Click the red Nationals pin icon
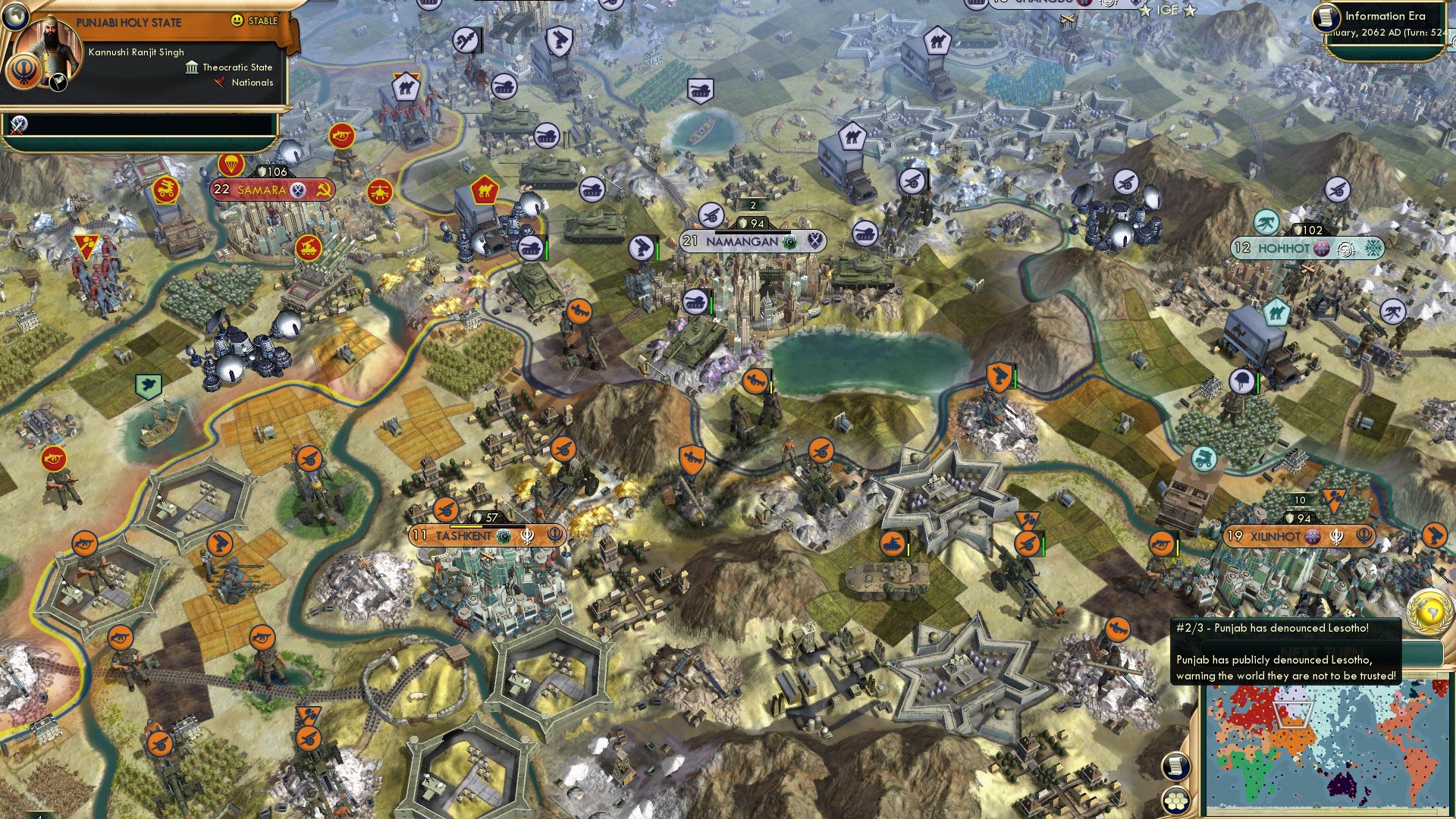The width and height of the screenshot is (1456, 819). [x=220, y=83]
